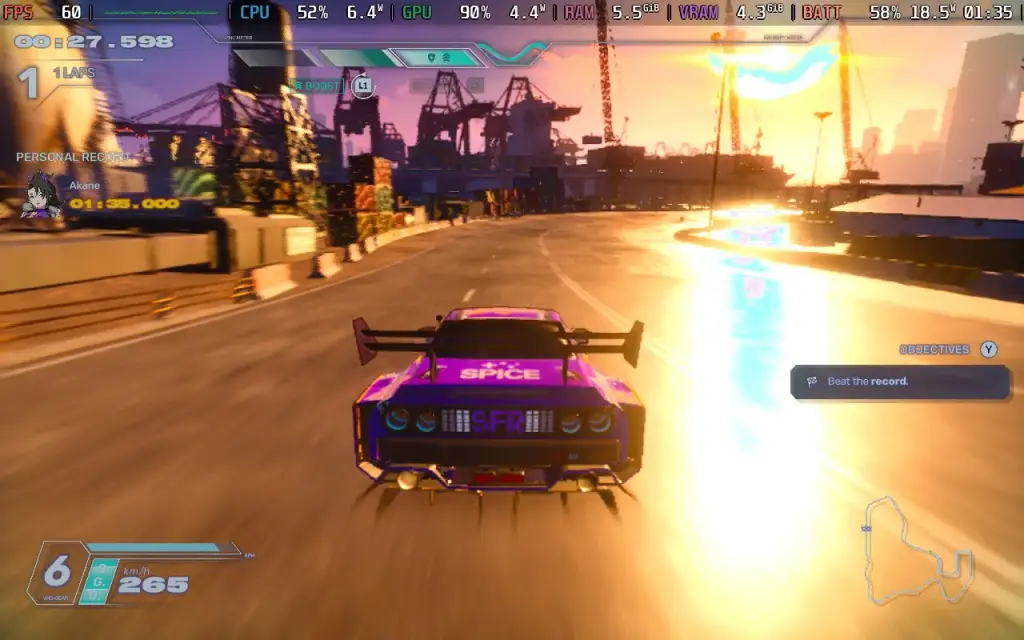Click Akane's portrait in the personal record
The image size is (1024, 640).
point(43,194)
